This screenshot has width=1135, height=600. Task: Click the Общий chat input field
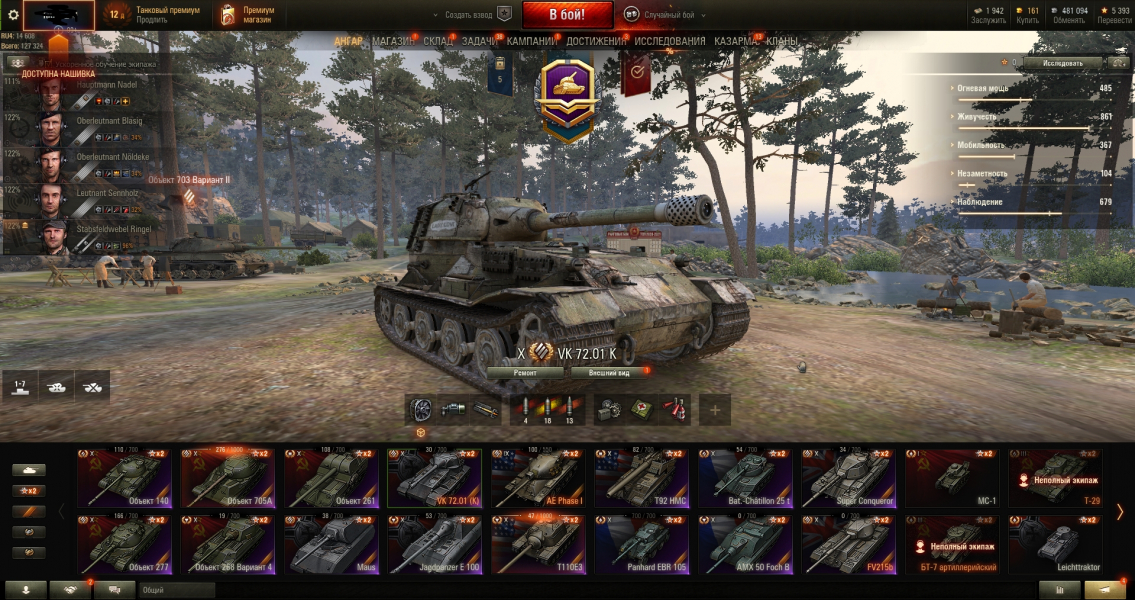[x=200, y=590]
